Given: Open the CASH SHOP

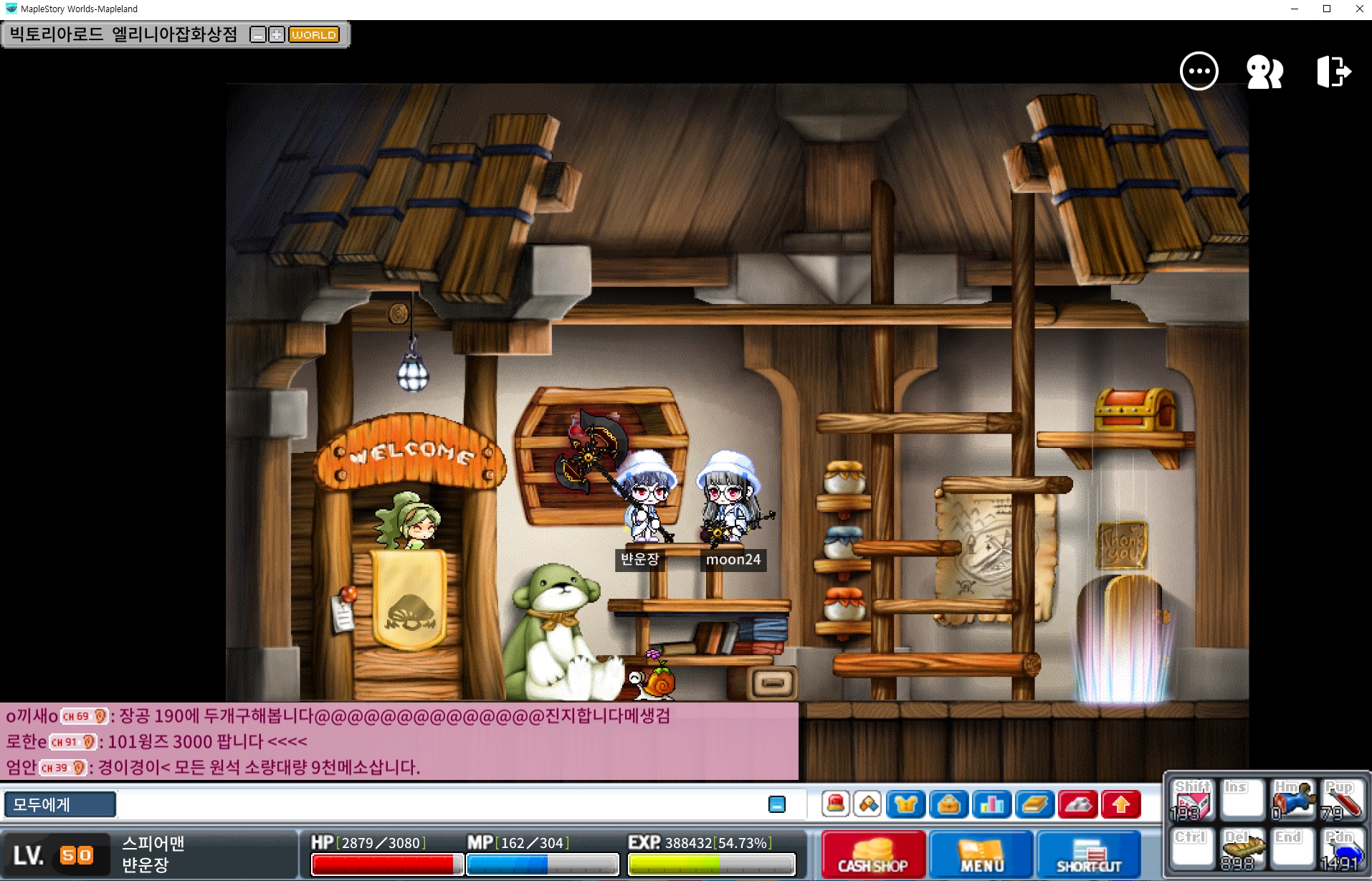Looking at the screenshot, I should click(872, 854).
